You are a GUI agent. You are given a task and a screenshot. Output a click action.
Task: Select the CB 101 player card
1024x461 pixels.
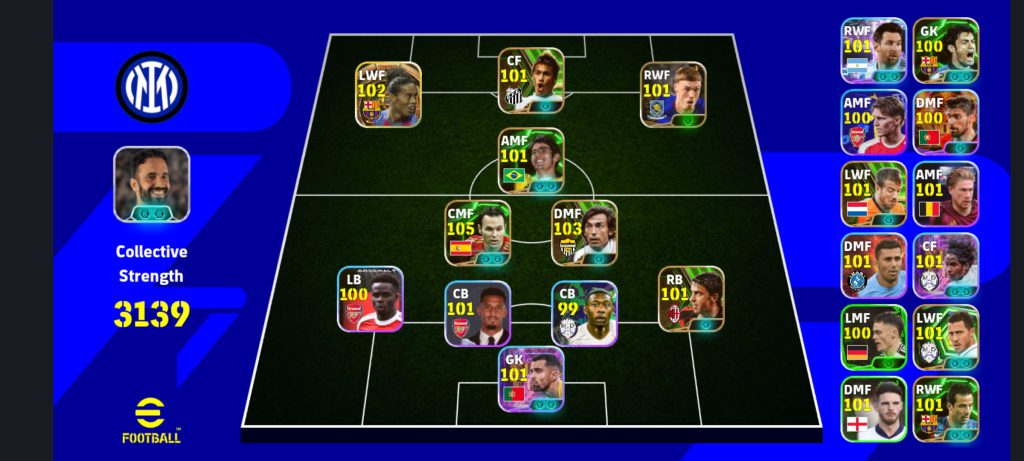click(x=477, y=313)
